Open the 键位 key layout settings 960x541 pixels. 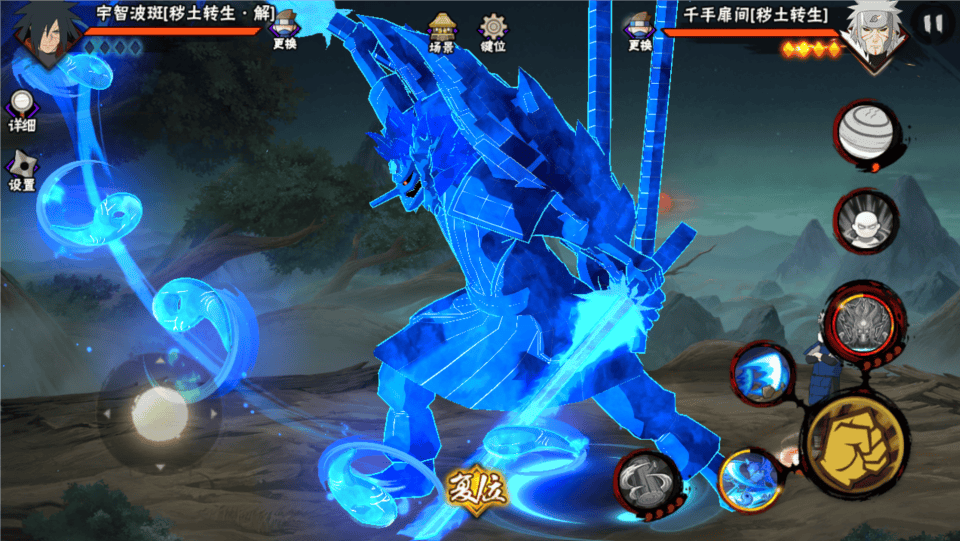point(492,32)
